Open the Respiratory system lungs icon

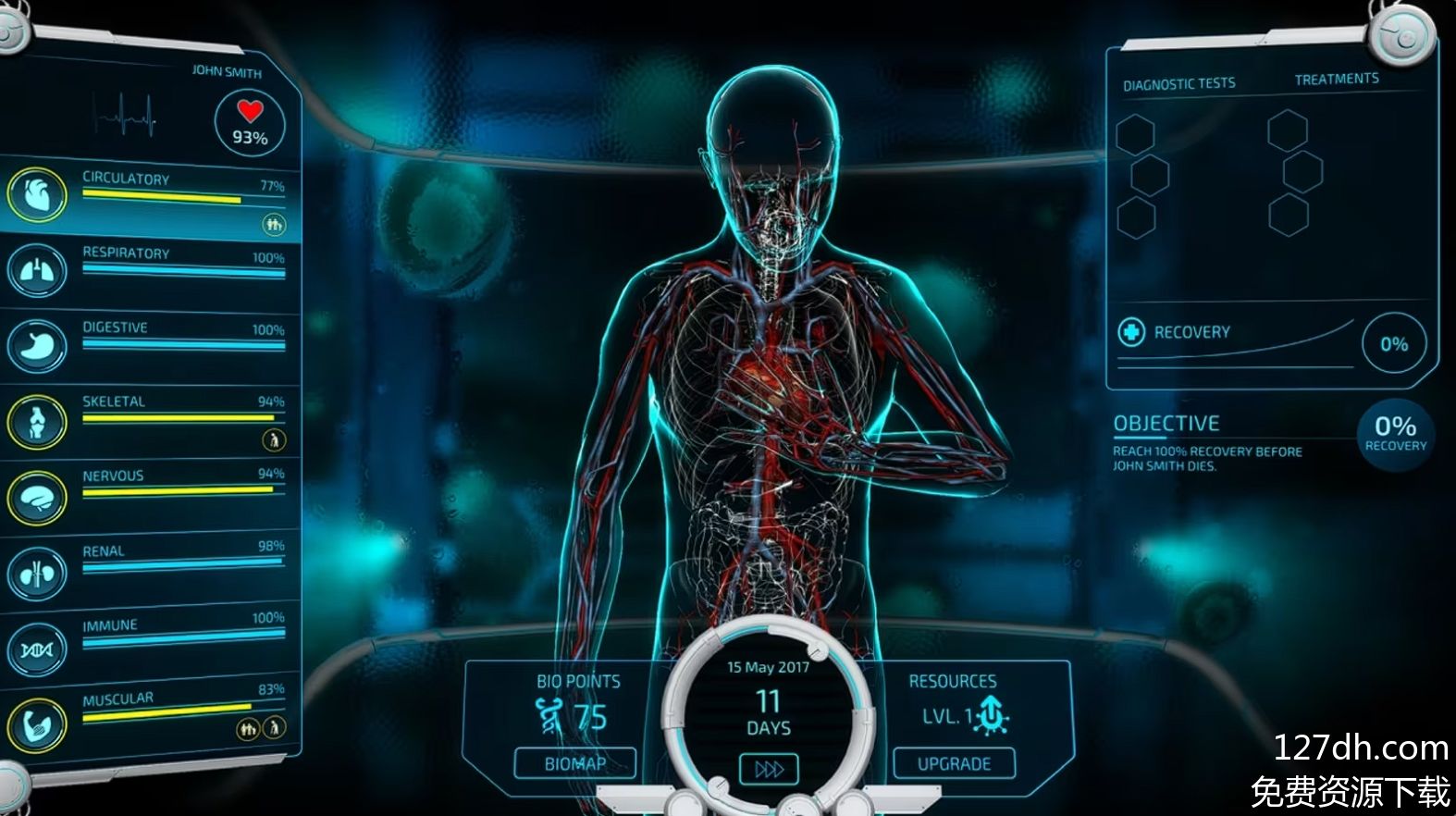point(37,270)
